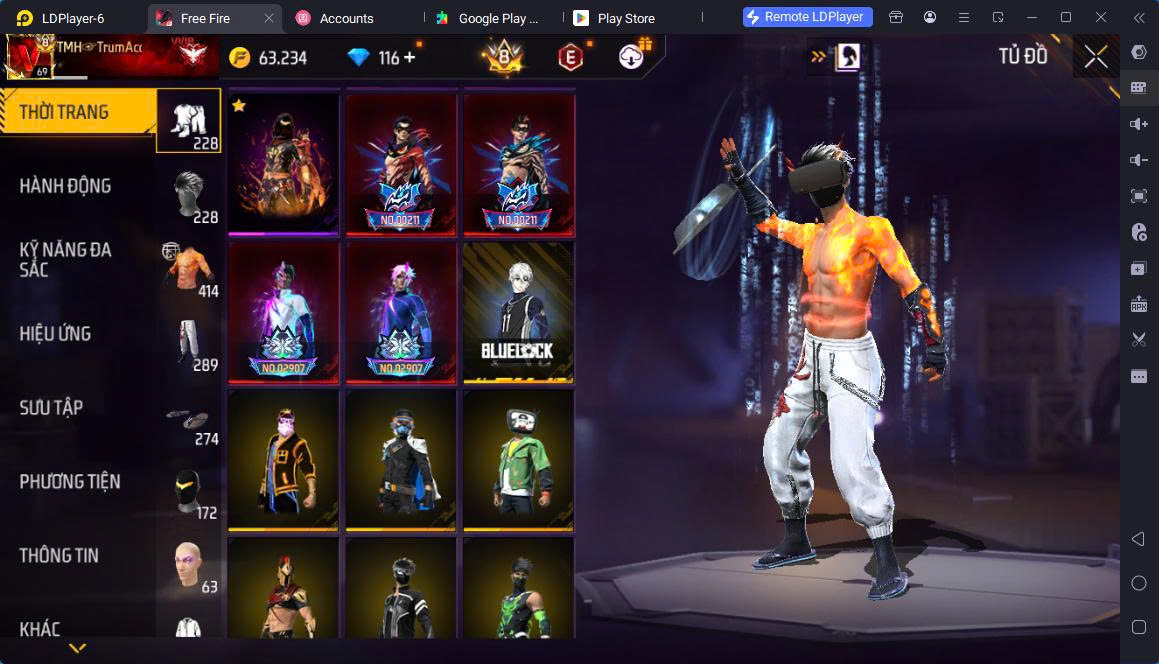Viewport: 1159px width, 664px height.
Task: Choose the starred flaming hooded outfit
Action: tap(284, 164)
